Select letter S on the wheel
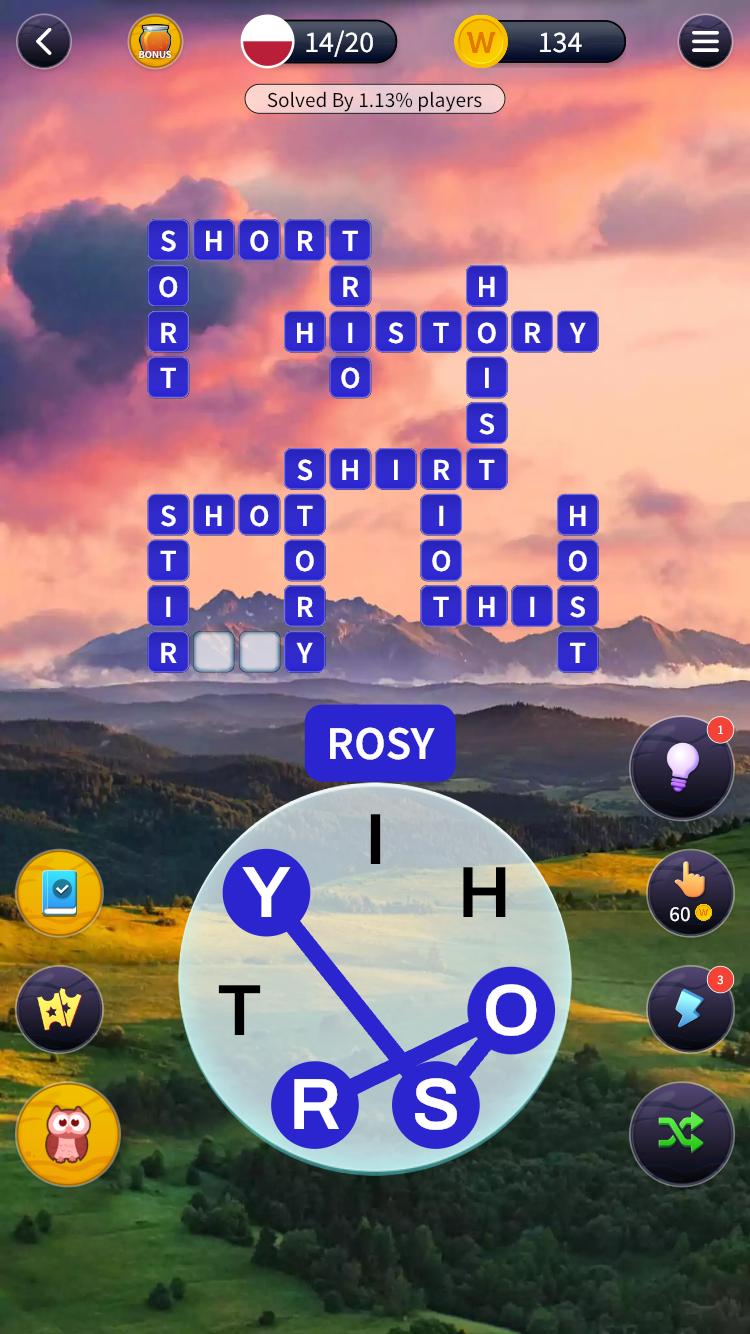Image resolution: width=750 pixels, height=1334 pixels. (x=435, y=1105)
